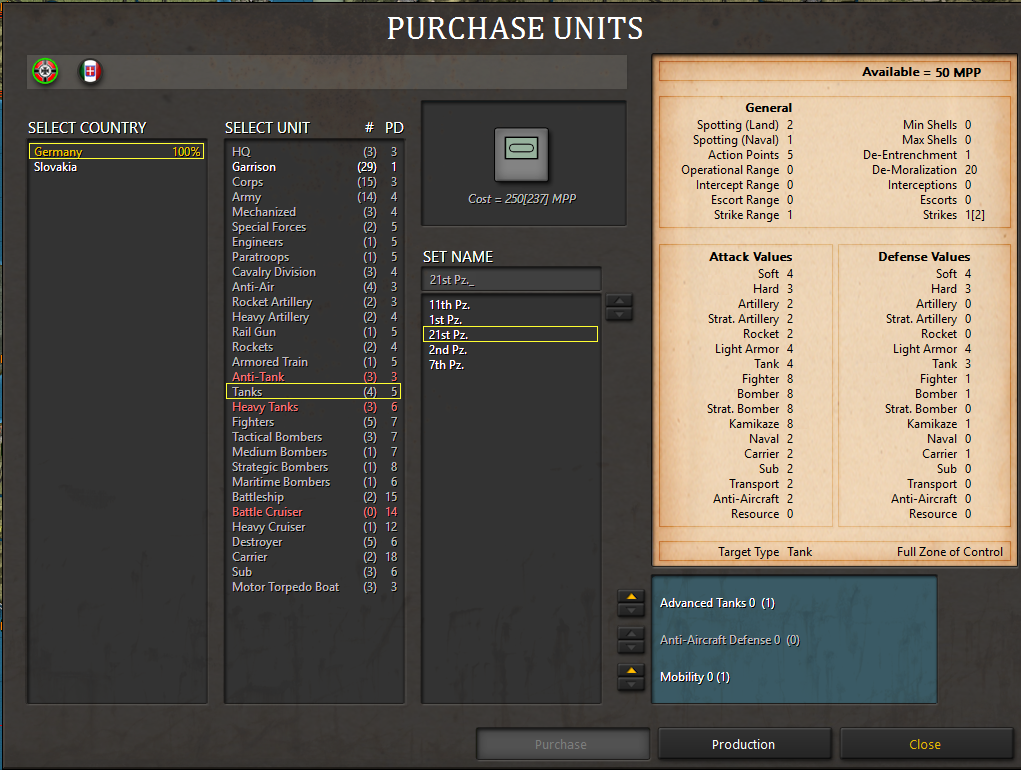
Task: Select the 7th Pz. unit name
Action: click(x=447, y=364)
